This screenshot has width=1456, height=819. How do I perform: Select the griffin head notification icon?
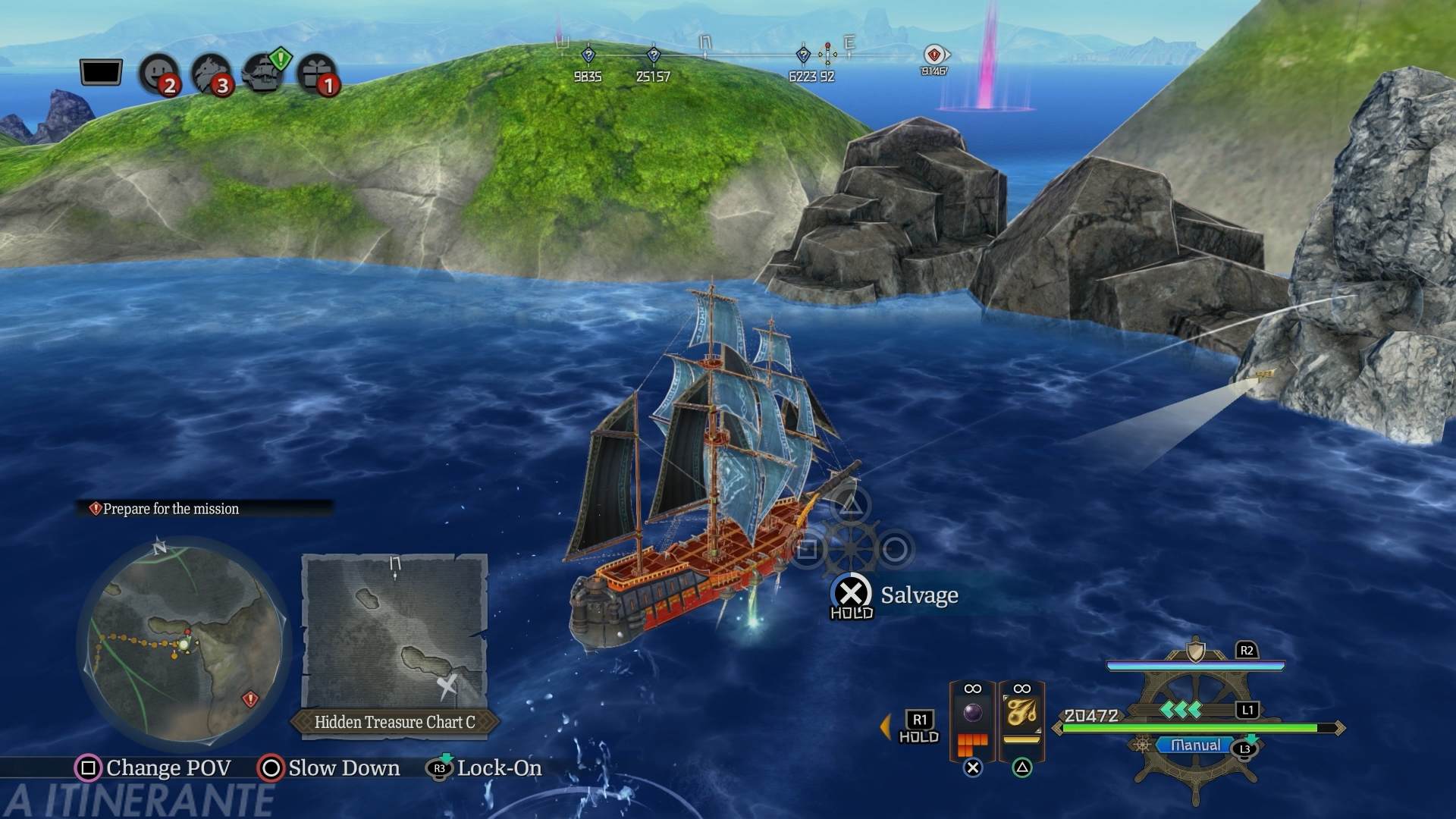(x=211, y=74)
